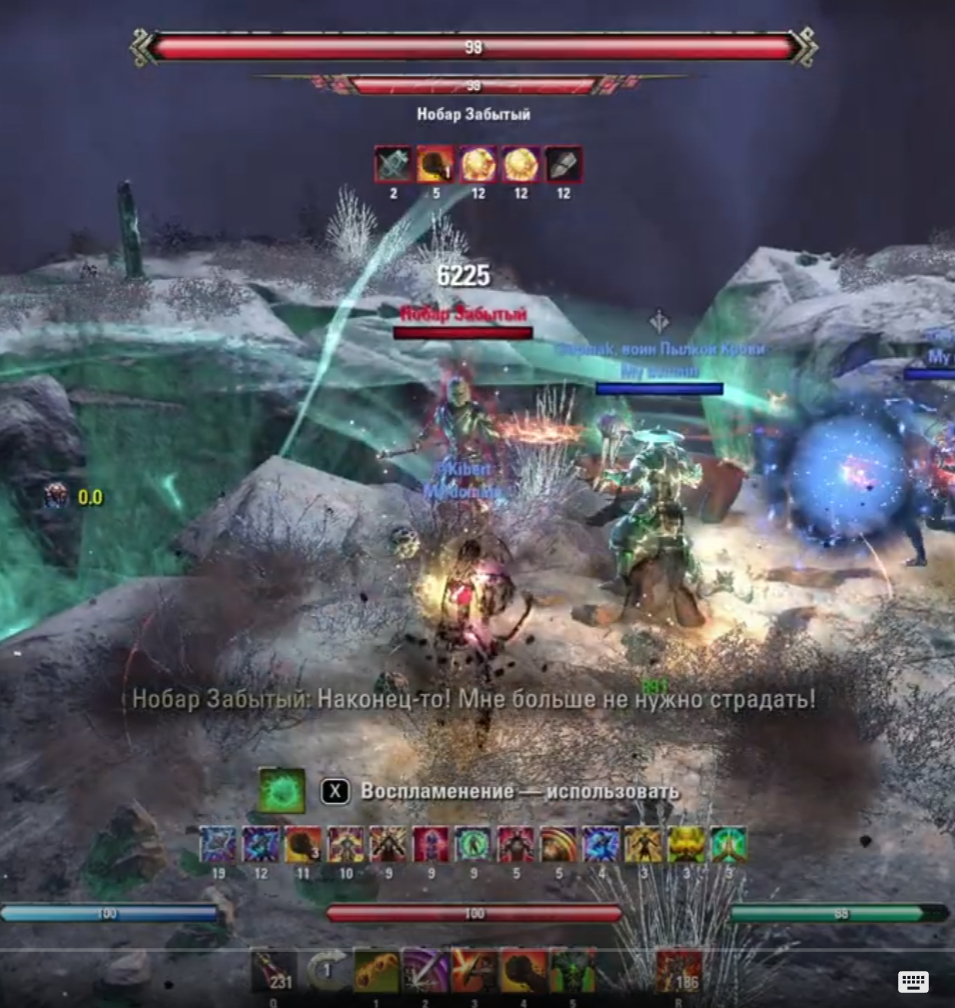Click the weapon swap arrow icon
The width and height of the screenshot is (955, 1008).
pyautogui.click(x=326, y=971)
